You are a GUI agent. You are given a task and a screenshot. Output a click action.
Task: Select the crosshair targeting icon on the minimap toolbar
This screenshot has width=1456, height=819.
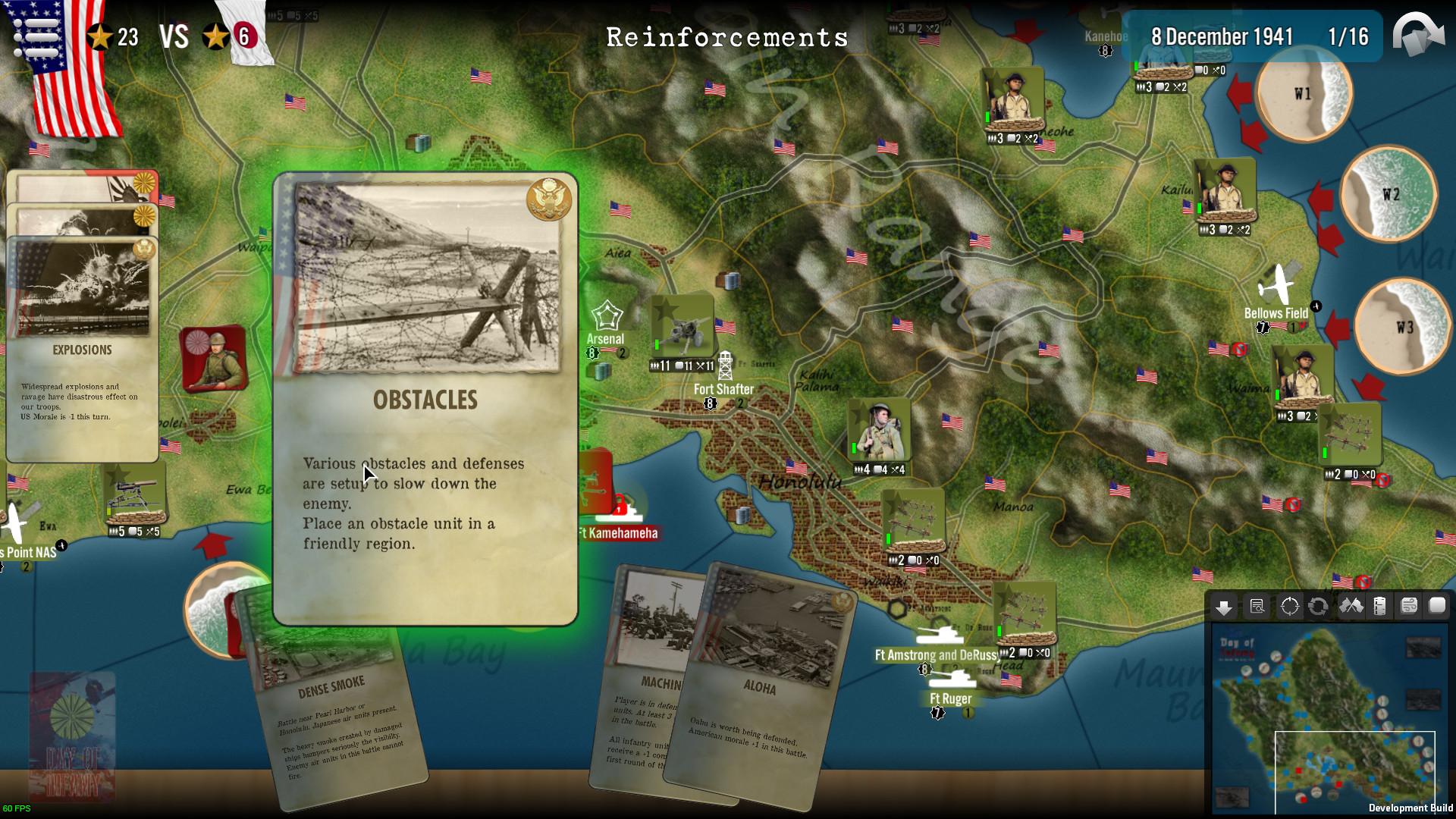(1288, 607)
